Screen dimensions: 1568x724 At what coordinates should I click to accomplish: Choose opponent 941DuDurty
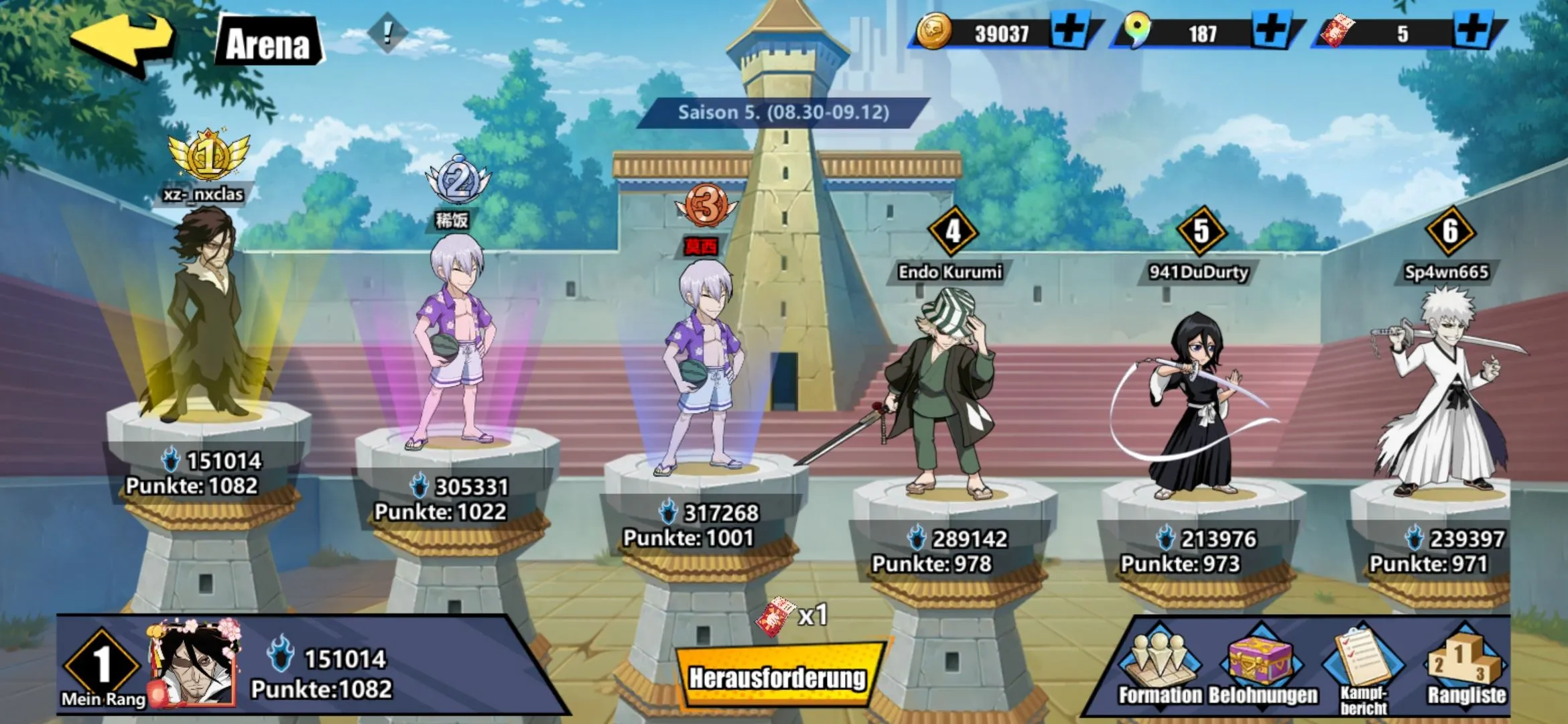pyautogui.click(x=1196, y=402)
